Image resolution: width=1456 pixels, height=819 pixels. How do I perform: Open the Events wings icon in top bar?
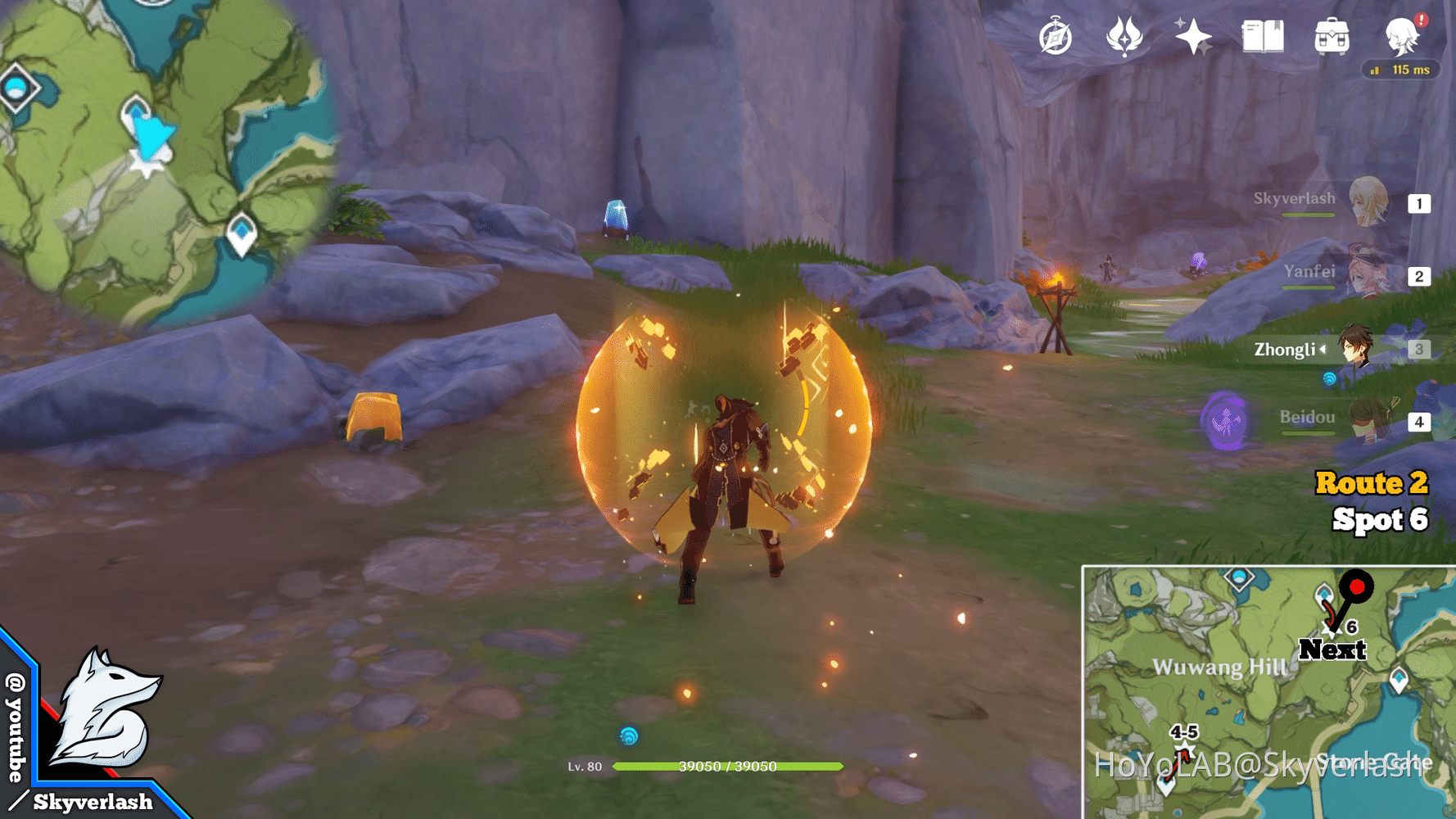pyautogui.click(x=1125, y=37)
